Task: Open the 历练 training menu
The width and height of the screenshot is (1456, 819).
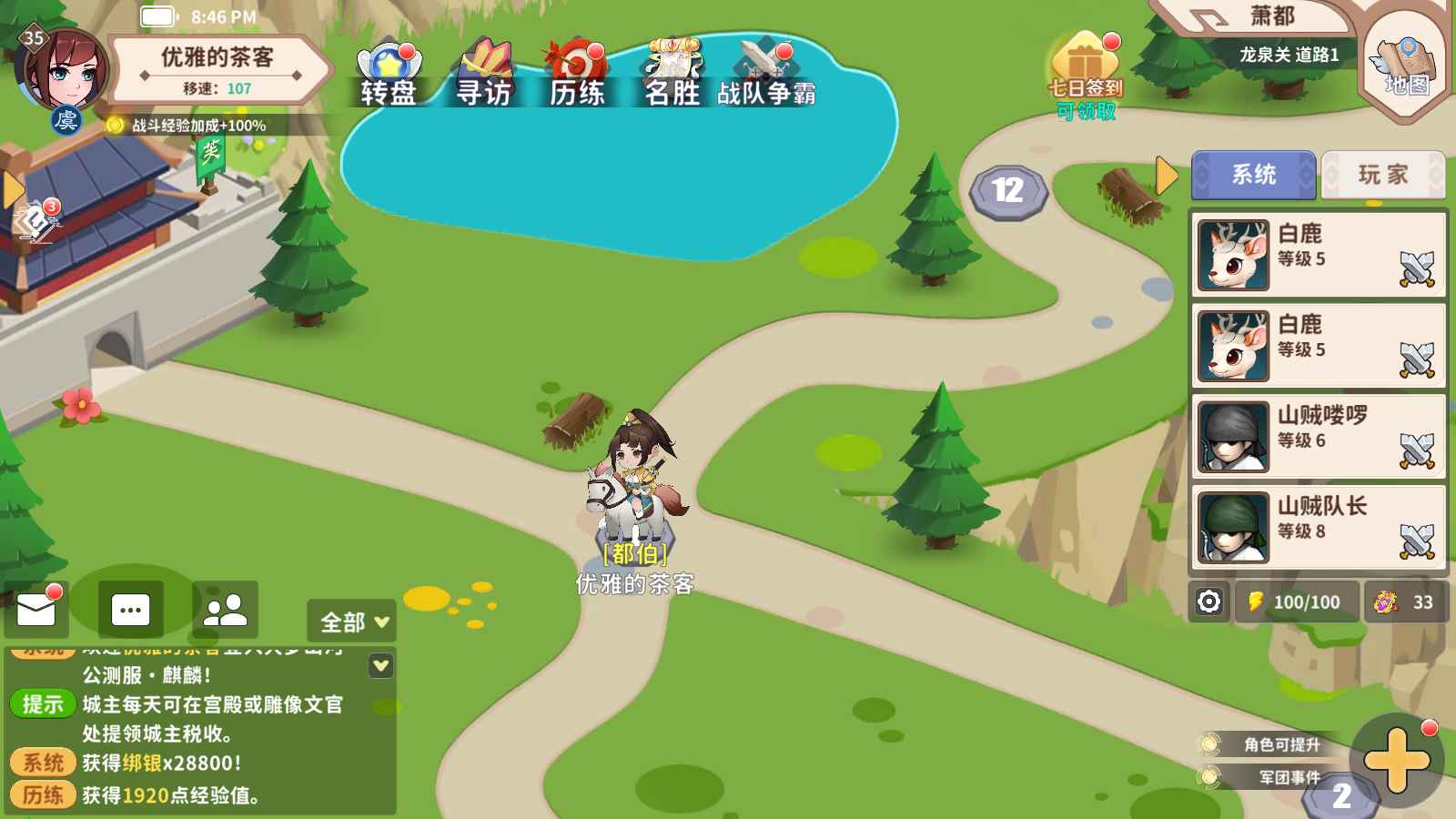Action: point(577,74)
